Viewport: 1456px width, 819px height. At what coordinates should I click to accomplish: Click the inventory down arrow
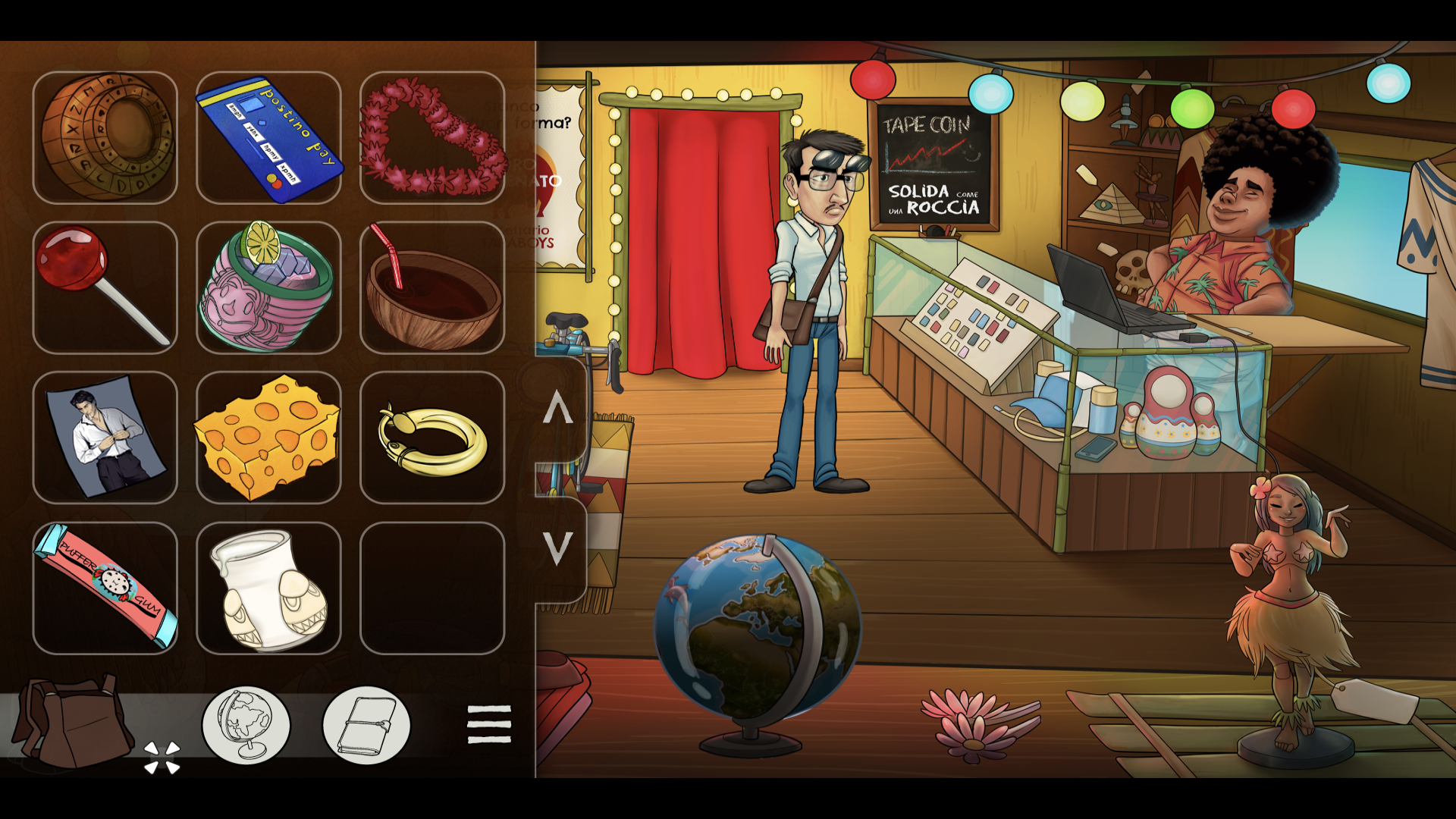click(558, 547)
